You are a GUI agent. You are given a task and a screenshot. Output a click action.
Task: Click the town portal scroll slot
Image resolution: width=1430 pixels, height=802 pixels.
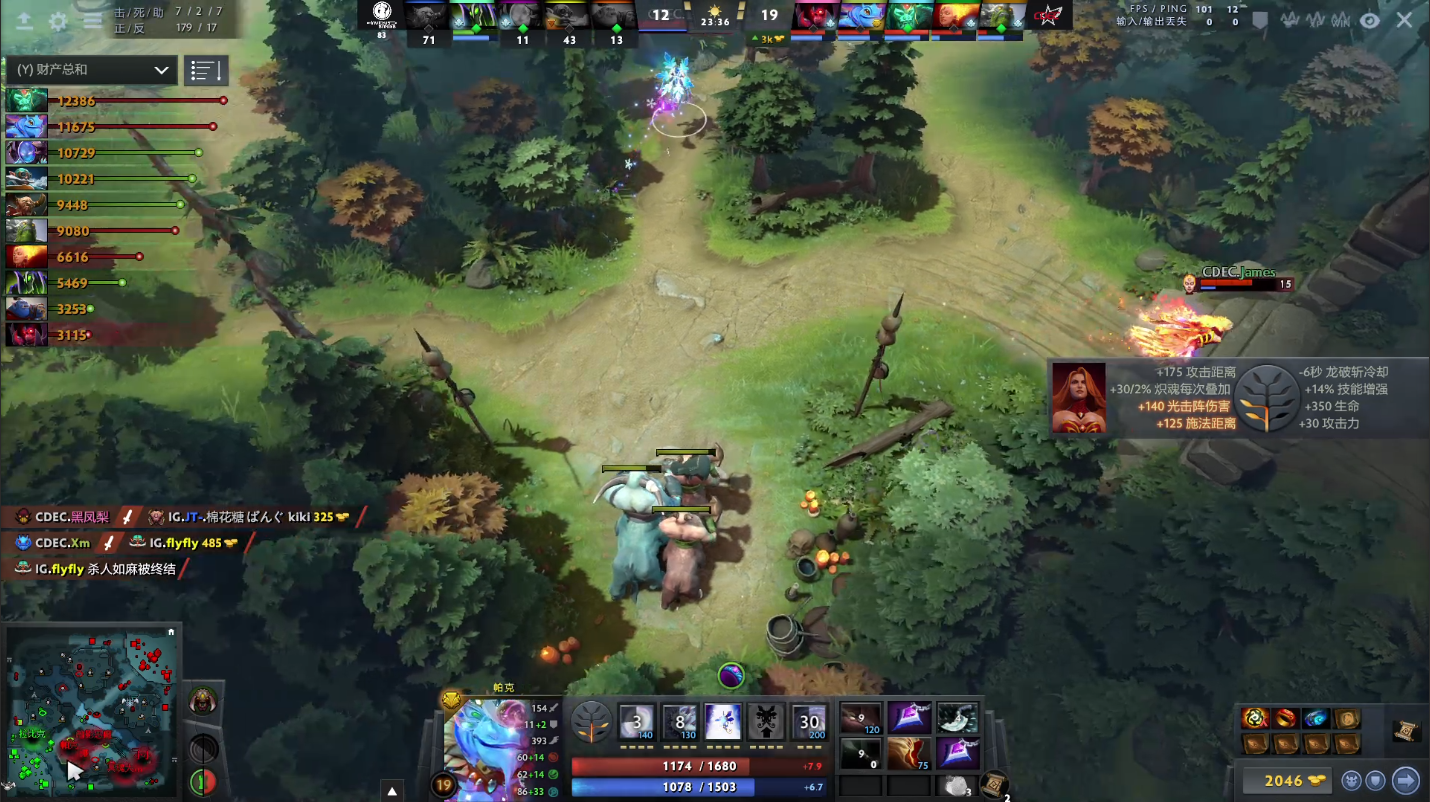(993, 784)
